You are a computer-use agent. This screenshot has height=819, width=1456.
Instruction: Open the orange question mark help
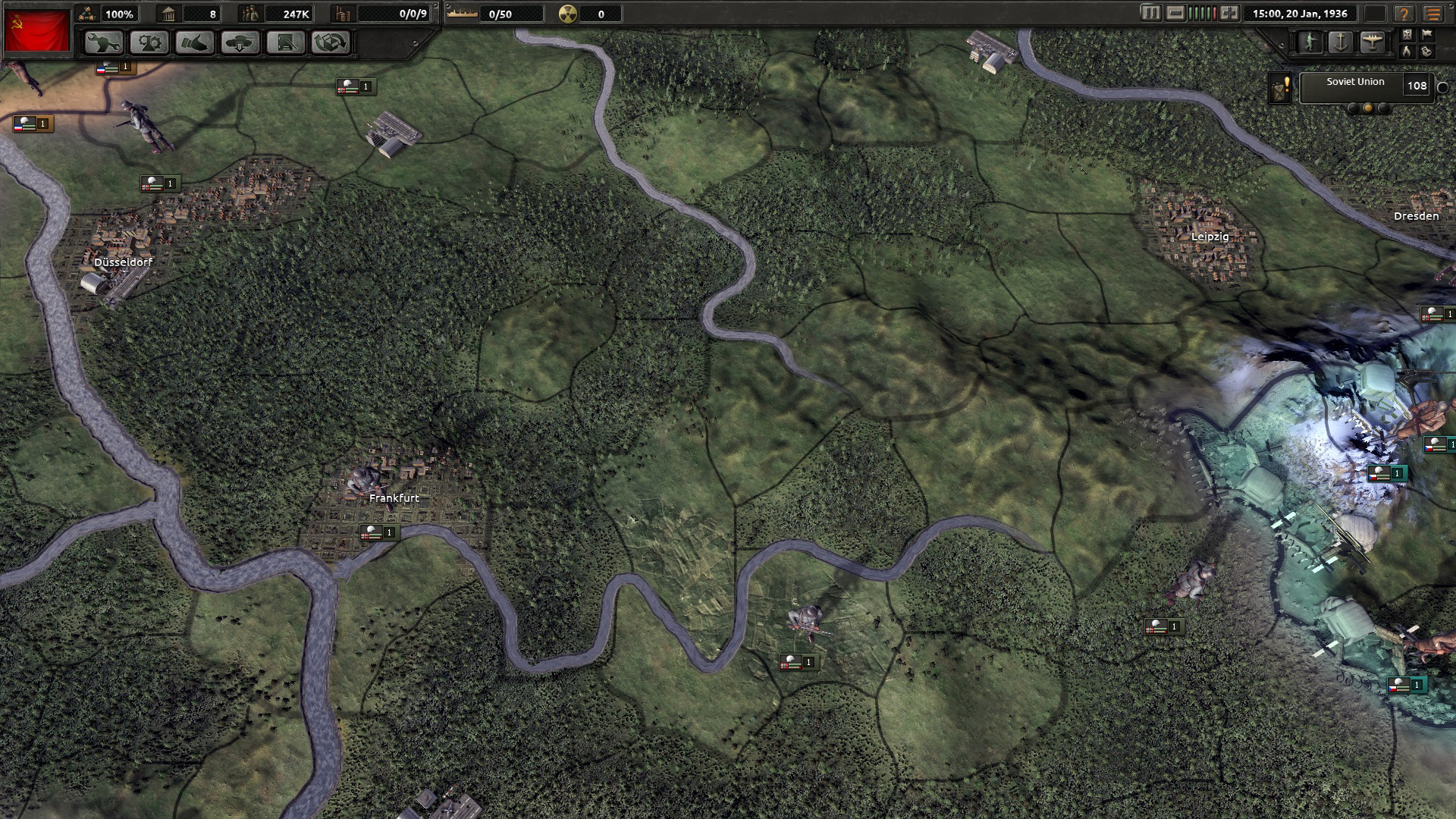tap(1404, 14)
